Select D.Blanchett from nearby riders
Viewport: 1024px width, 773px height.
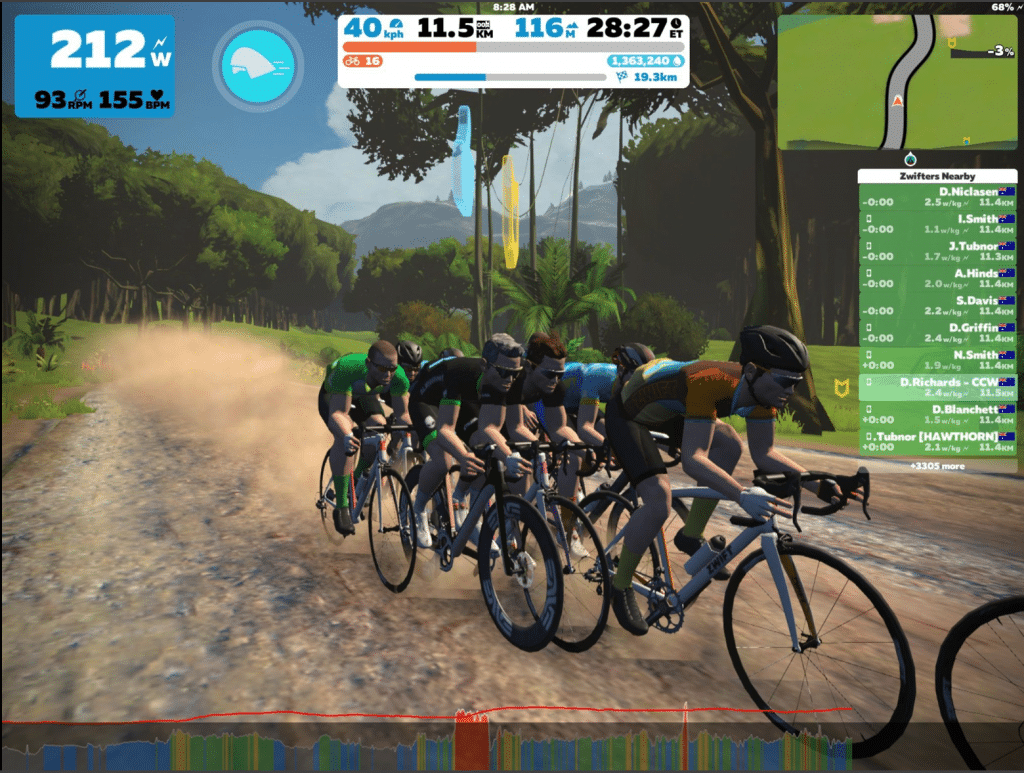coord(937,414)
